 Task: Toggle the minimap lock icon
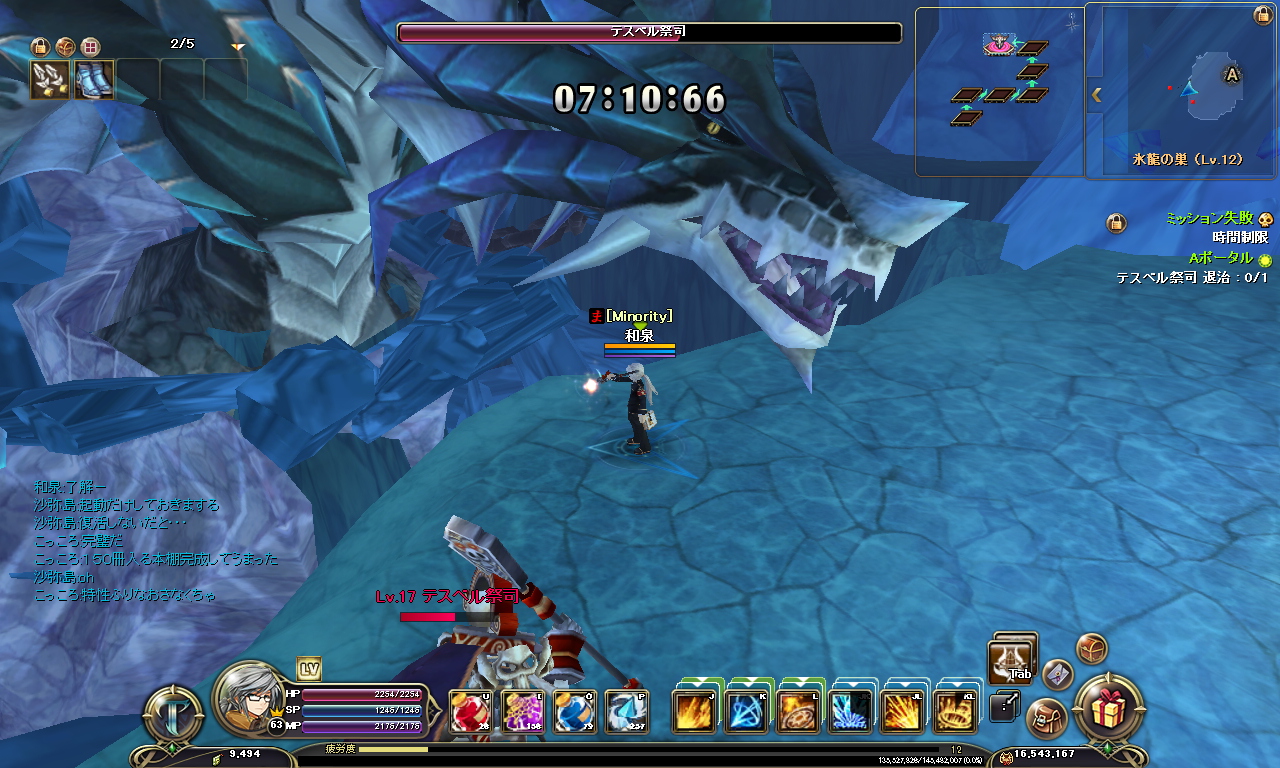tap(1263, 15)
